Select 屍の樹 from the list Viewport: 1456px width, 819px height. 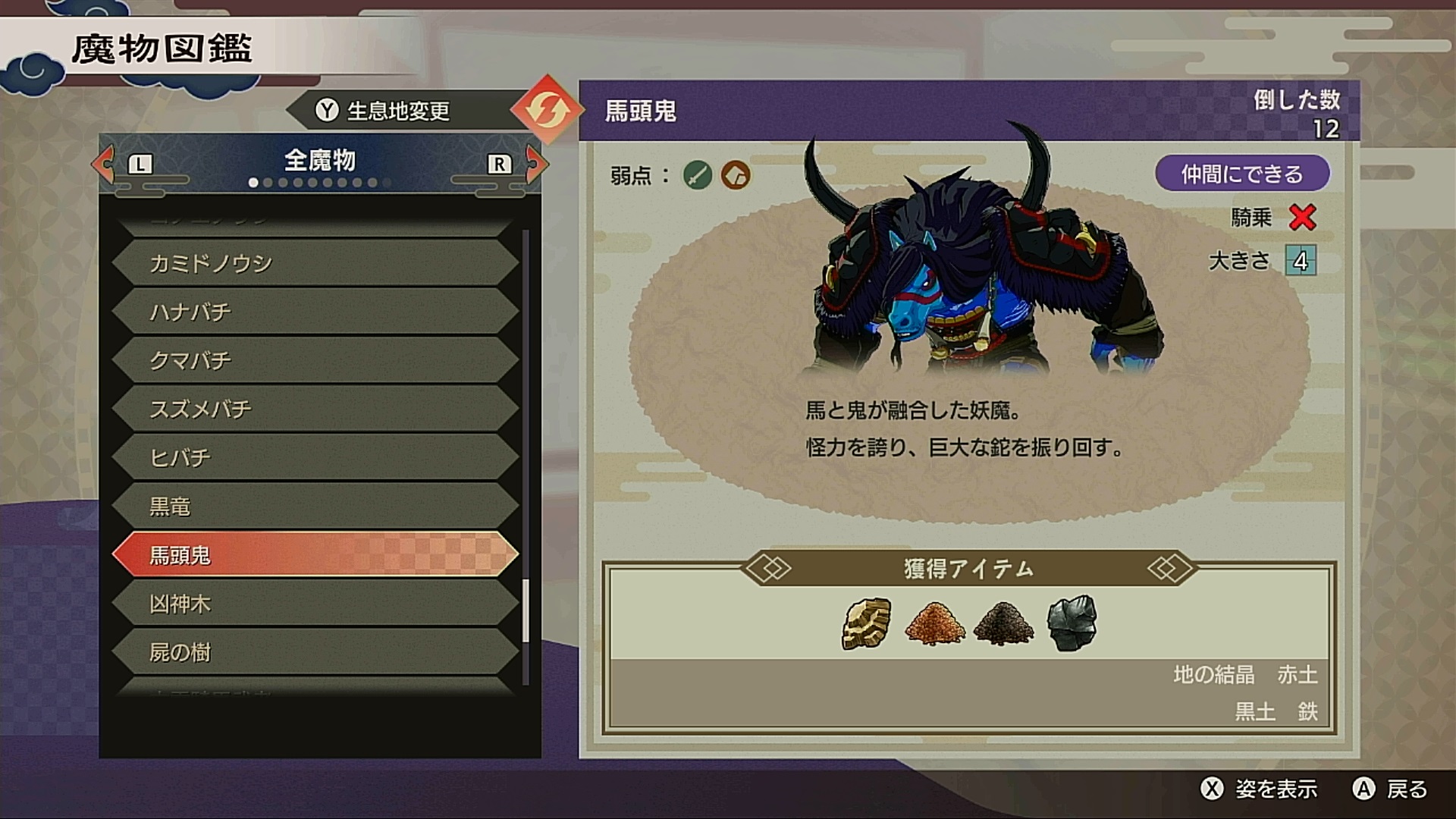(315, 652)
